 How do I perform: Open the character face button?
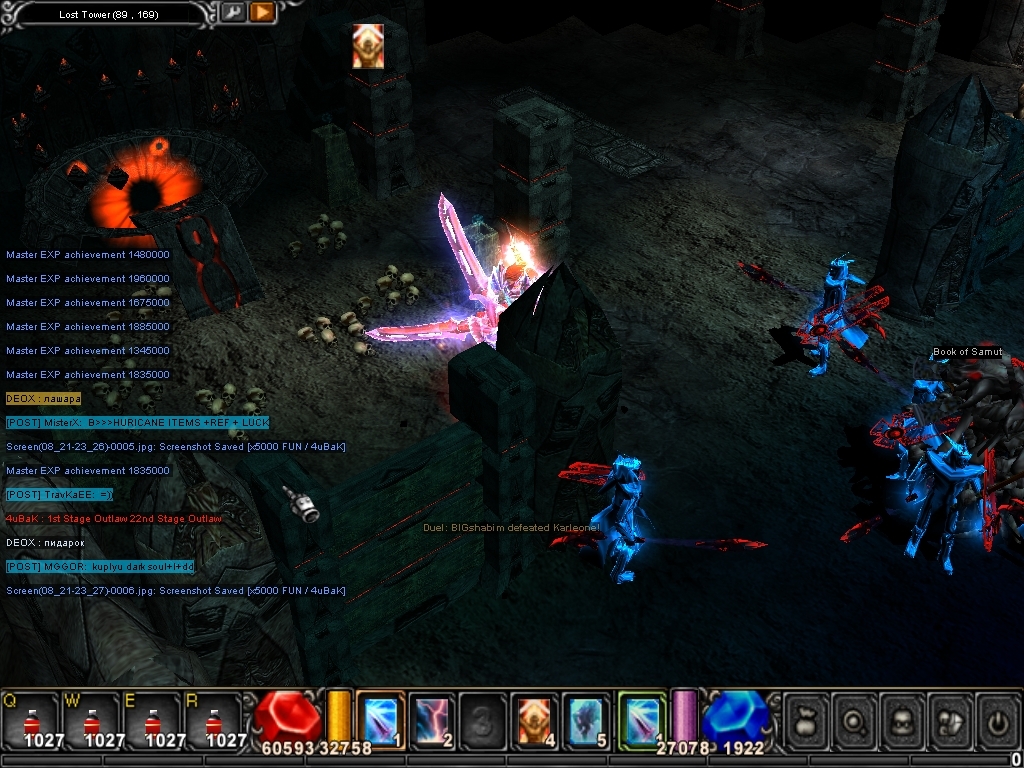coord(903,720)
